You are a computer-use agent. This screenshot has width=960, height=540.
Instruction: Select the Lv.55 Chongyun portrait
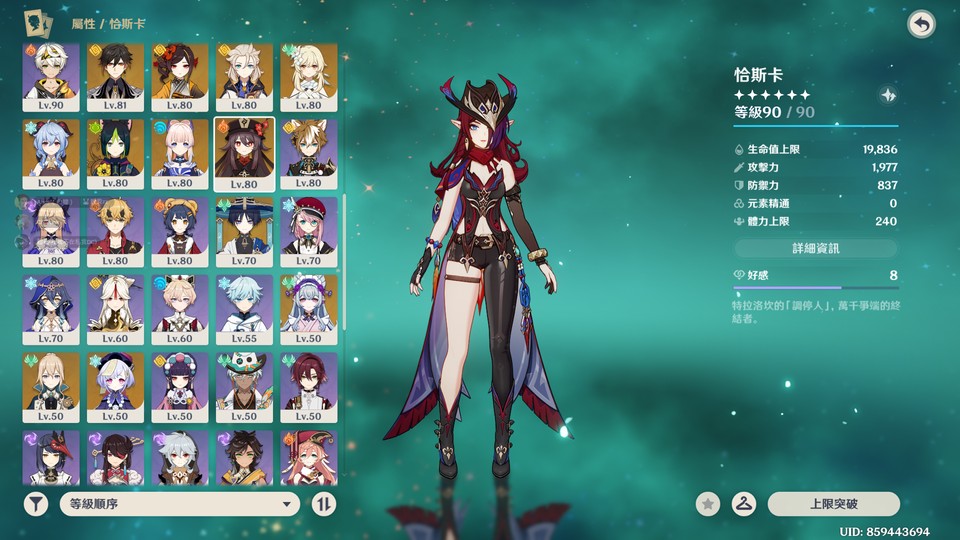tap(244, 308)
